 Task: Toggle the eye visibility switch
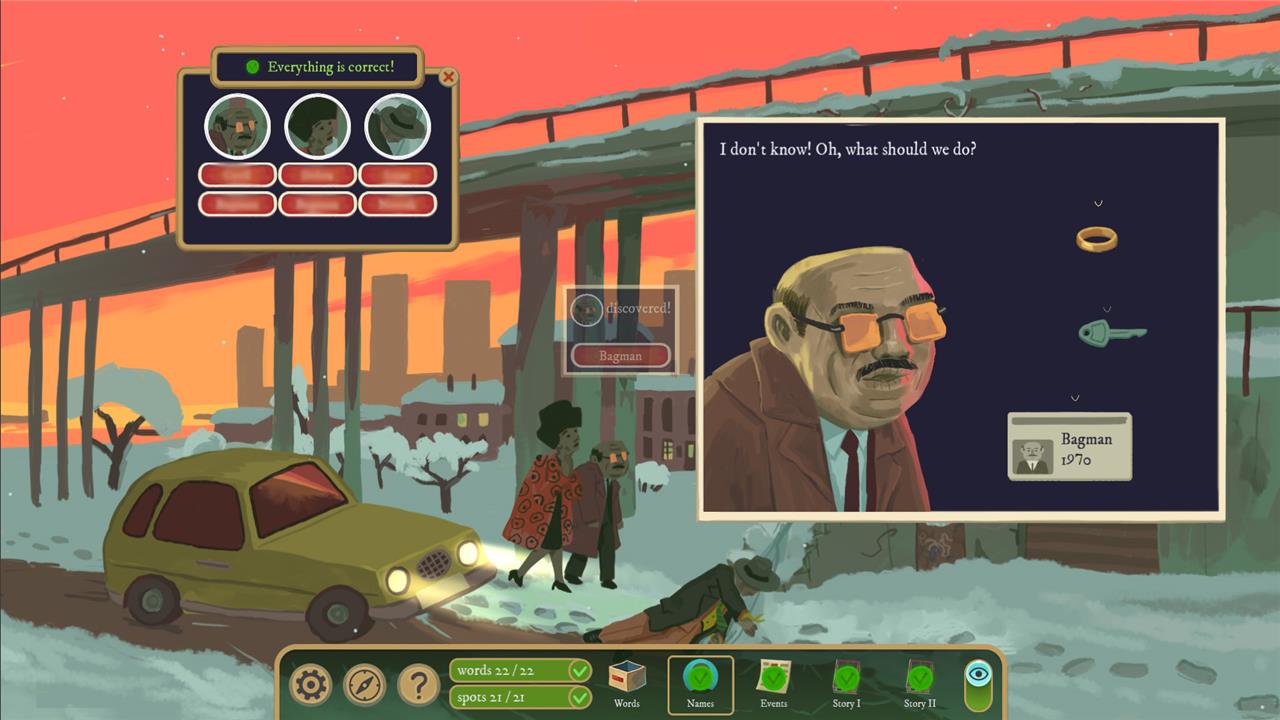(981, 683)
